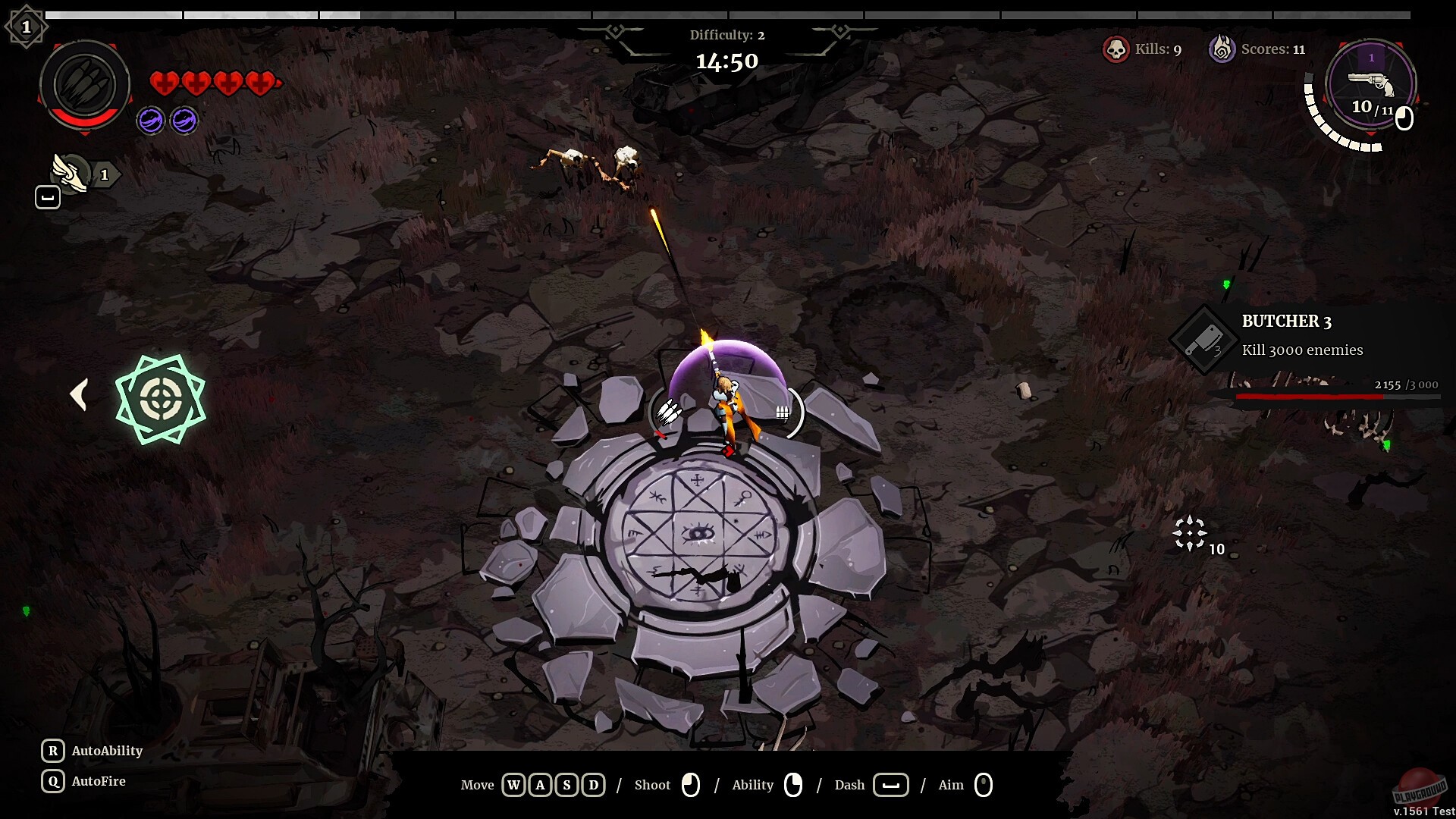Viewport: 1456px width, 819px height.
Task: Toggle AutoFire with the Q key binding
Action: click(52, 781)
